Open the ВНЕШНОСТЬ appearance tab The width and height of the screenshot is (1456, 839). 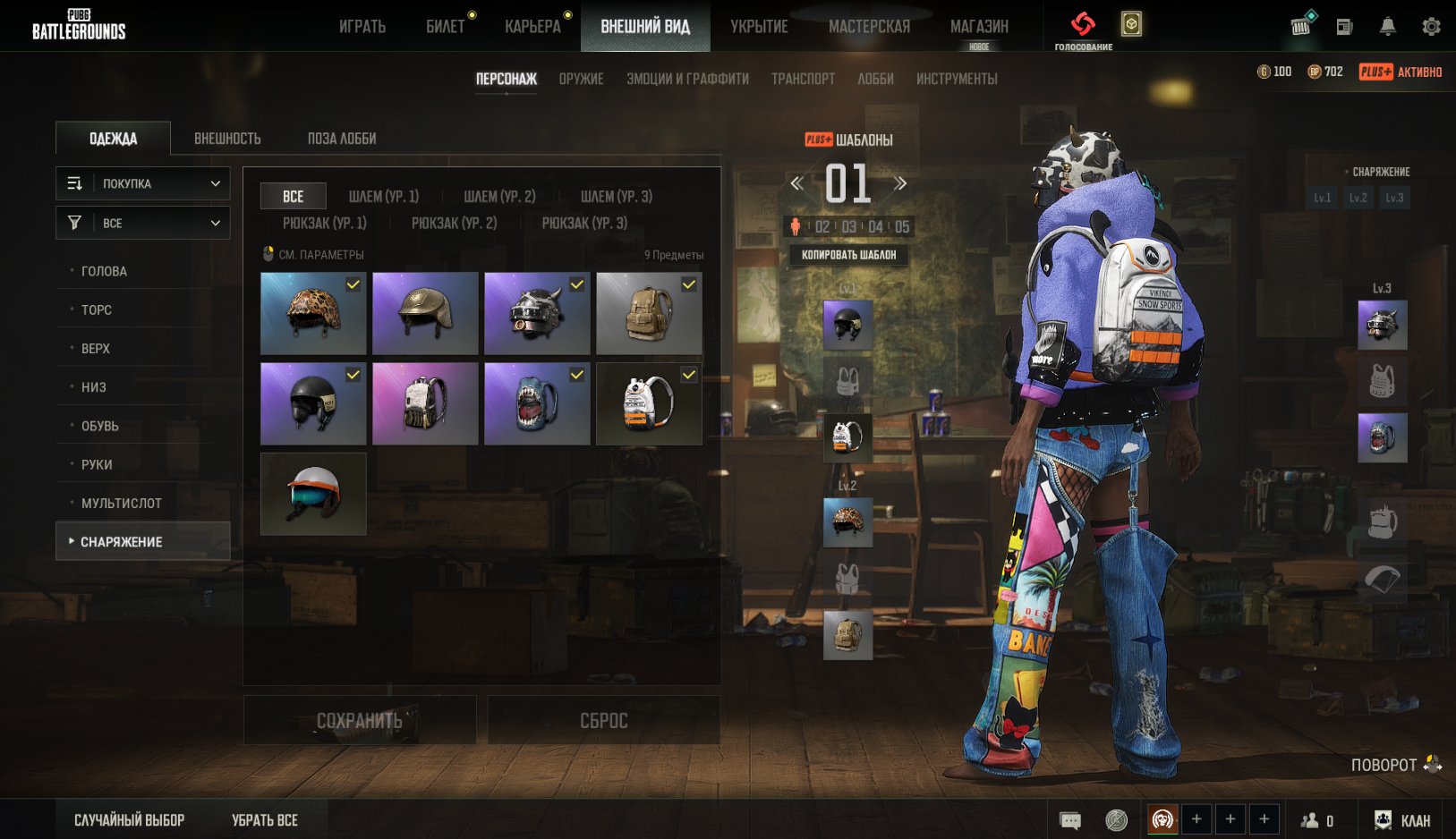pyautogui.click(x=227, y=139)
